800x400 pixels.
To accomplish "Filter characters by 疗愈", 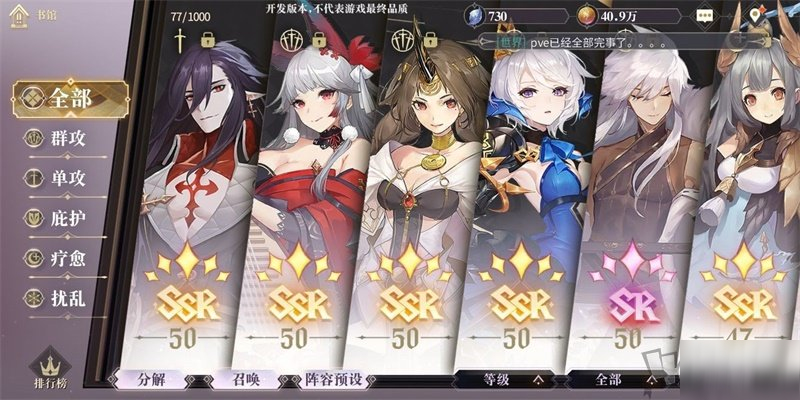I will 60,257.
